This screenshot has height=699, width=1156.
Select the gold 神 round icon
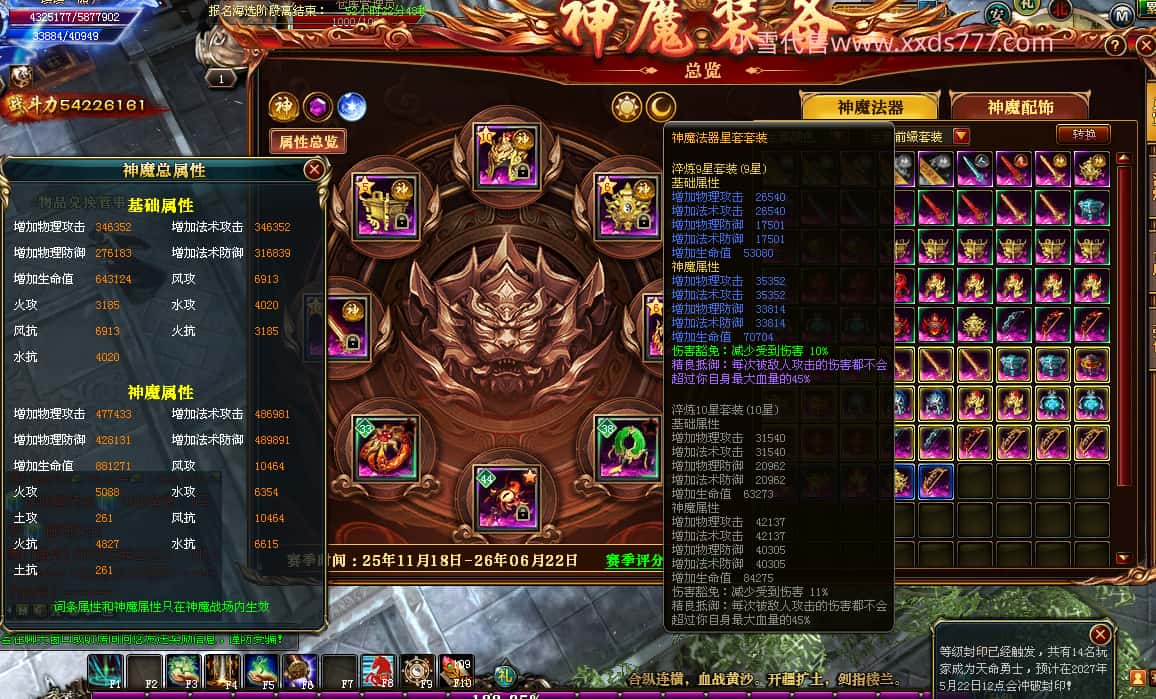click(x=283, y=106)
